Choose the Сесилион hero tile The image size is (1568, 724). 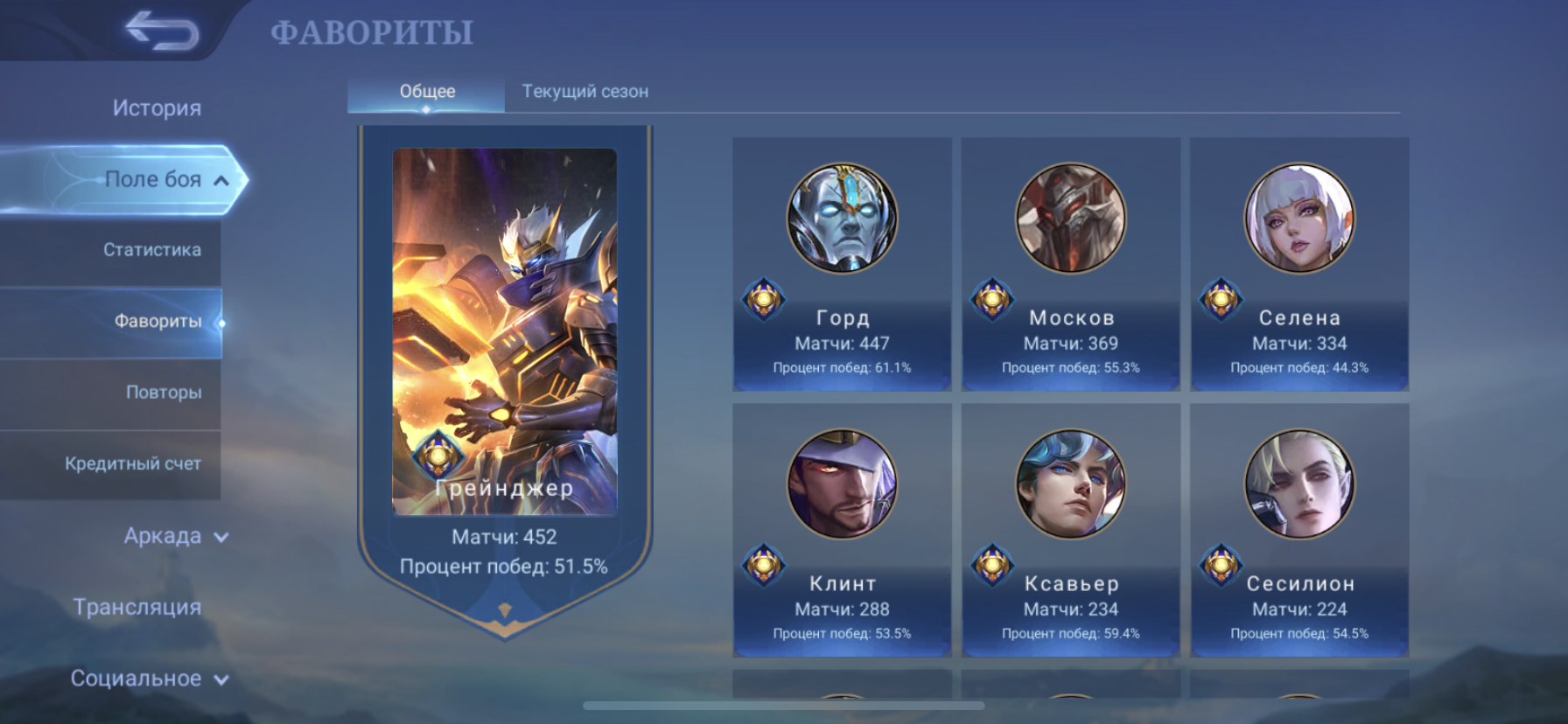[x=1299, y=529]
